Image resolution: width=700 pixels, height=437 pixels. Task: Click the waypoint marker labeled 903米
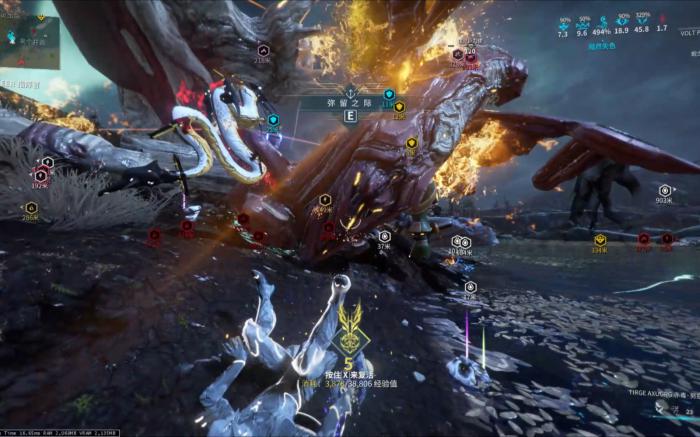[x=665, y=190]
